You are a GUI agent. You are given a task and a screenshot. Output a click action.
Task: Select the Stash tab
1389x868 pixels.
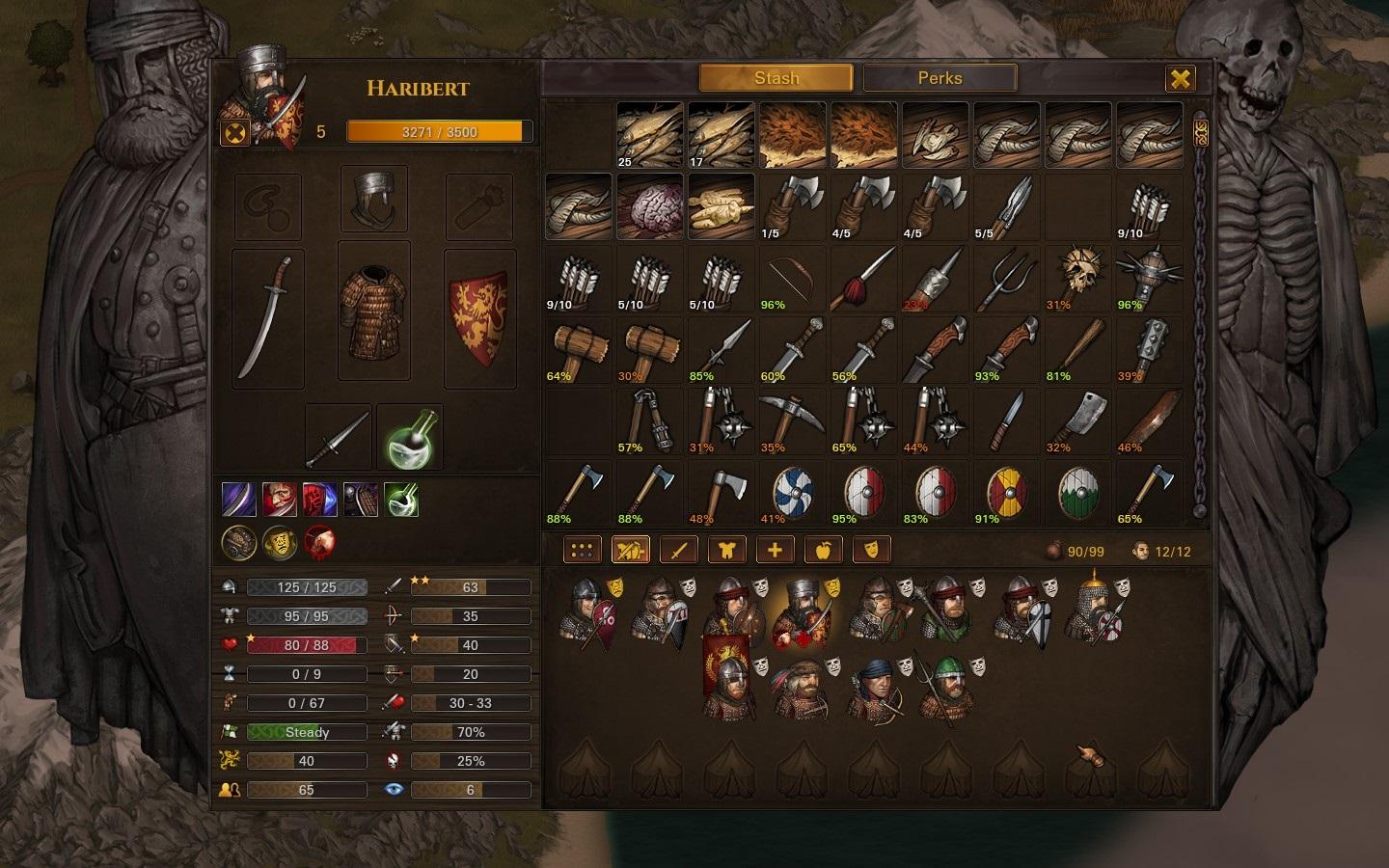coord(776,78)
